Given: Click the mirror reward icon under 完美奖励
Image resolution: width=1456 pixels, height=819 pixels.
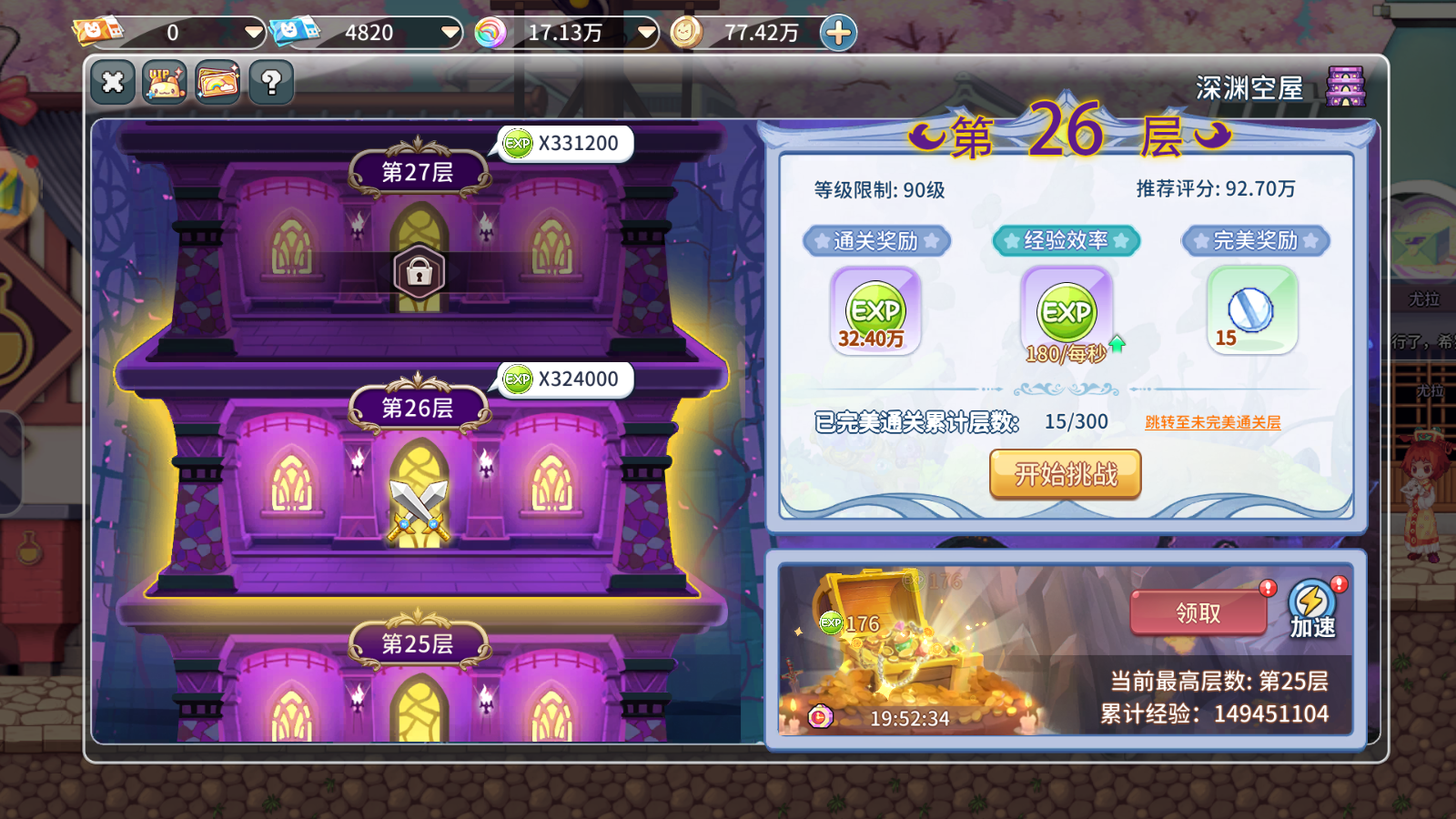Looking at the screenshot, I should 1251,309.
